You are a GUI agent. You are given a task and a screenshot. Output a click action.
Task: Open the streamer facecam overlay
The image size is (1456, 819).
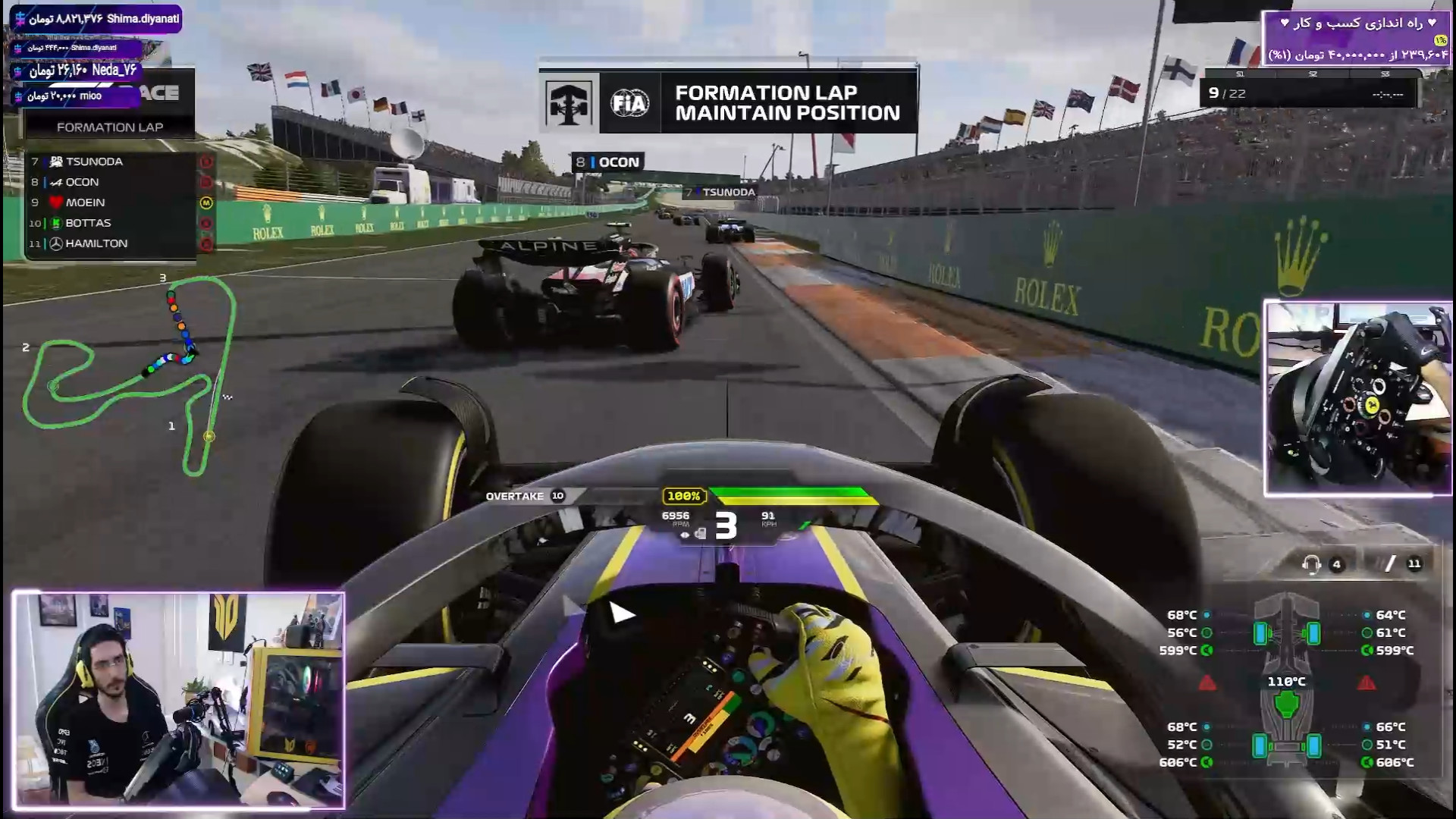179,701
